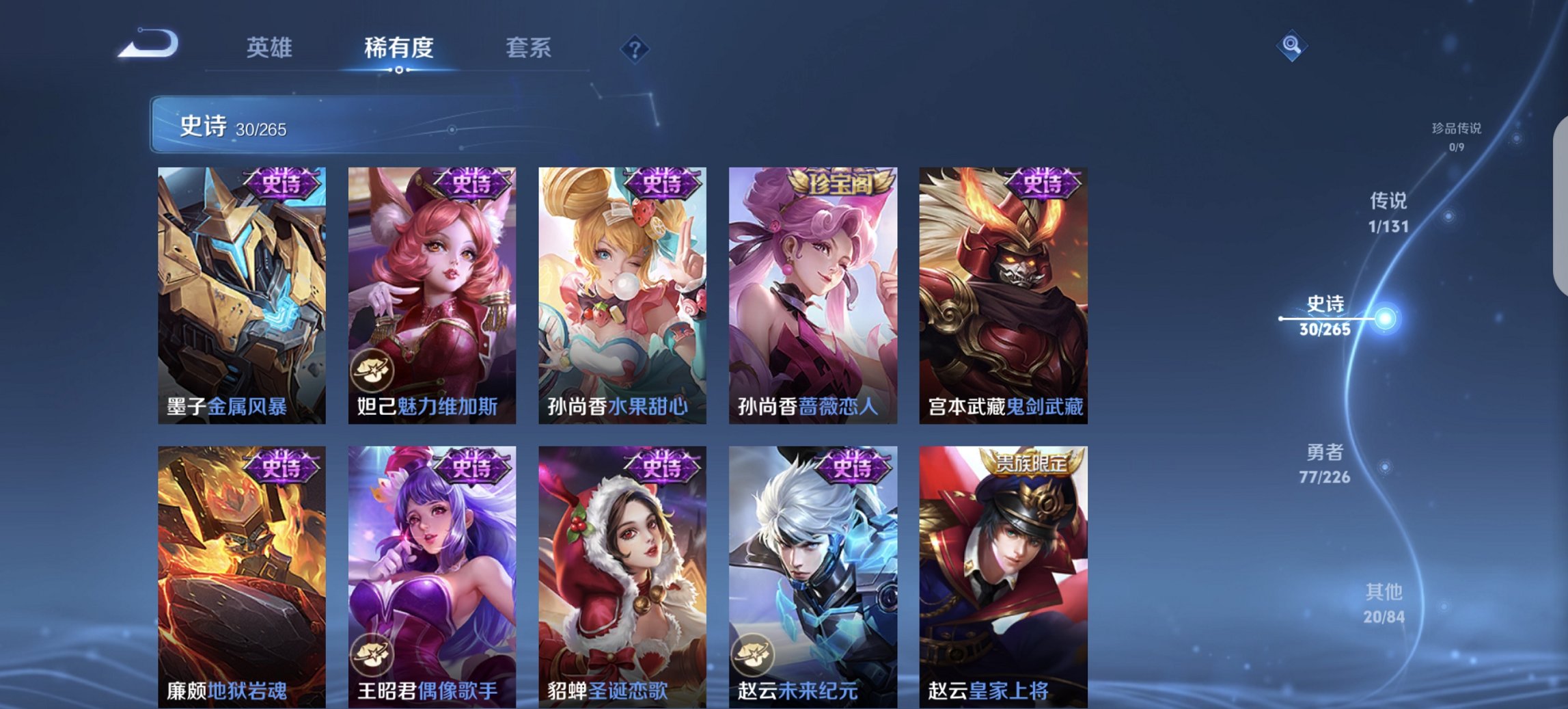Click the progress dot under 稀有度 tab

[398, 71]
